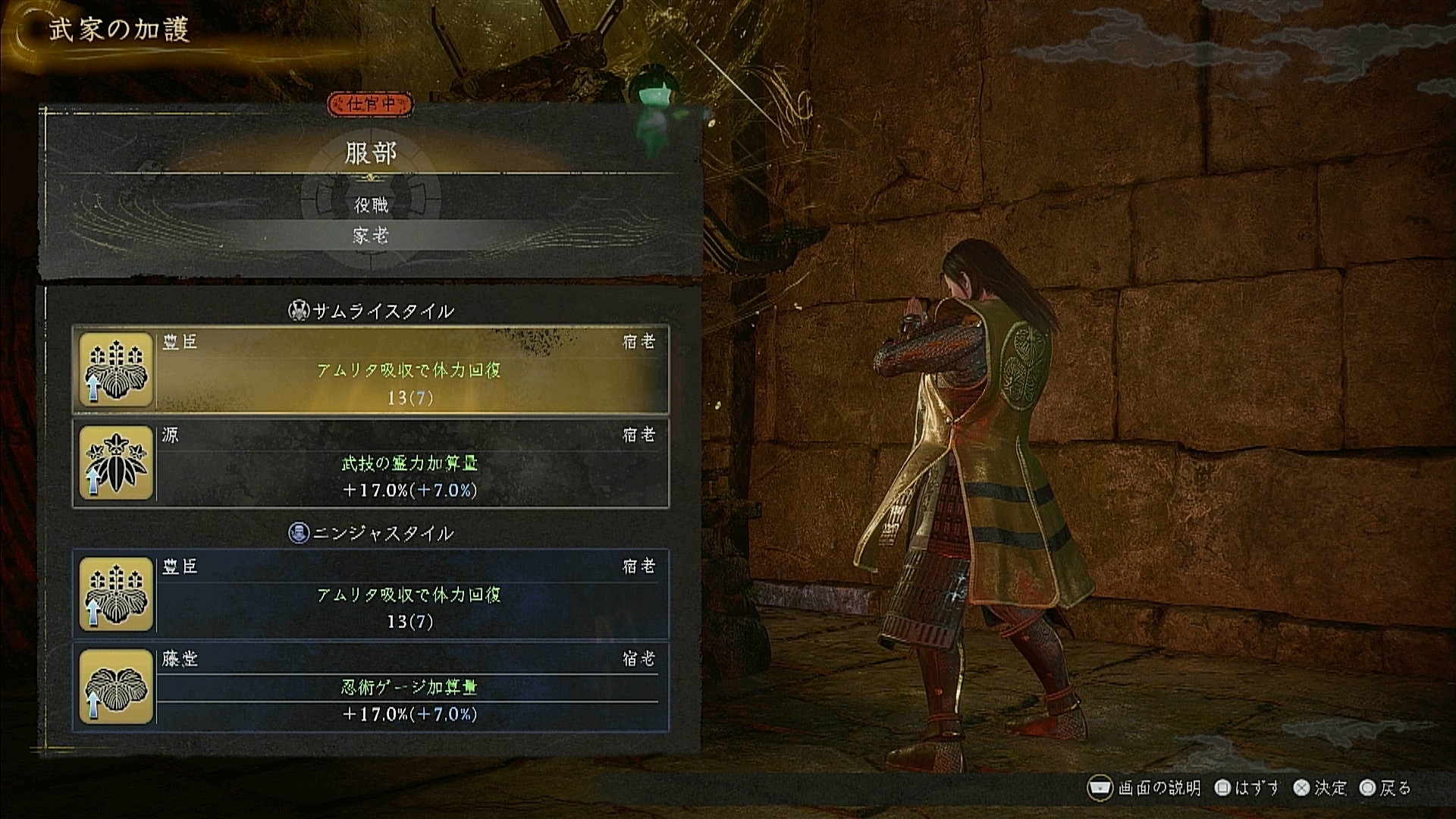Select the 豊臣 blessing under サムライスタイル
The image size is (1456, 819).
371,369
